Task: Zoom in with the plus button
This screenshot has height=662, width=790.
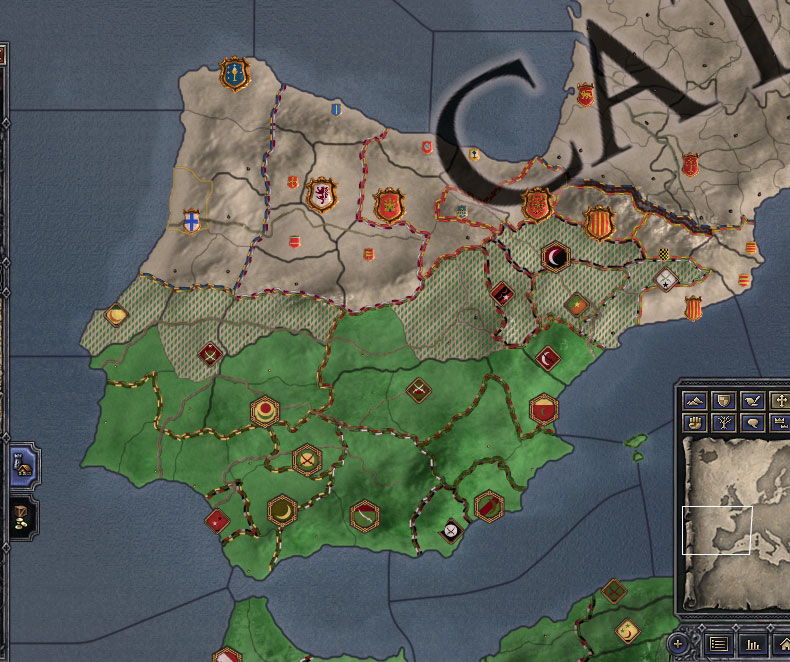Action: point(680,643)
